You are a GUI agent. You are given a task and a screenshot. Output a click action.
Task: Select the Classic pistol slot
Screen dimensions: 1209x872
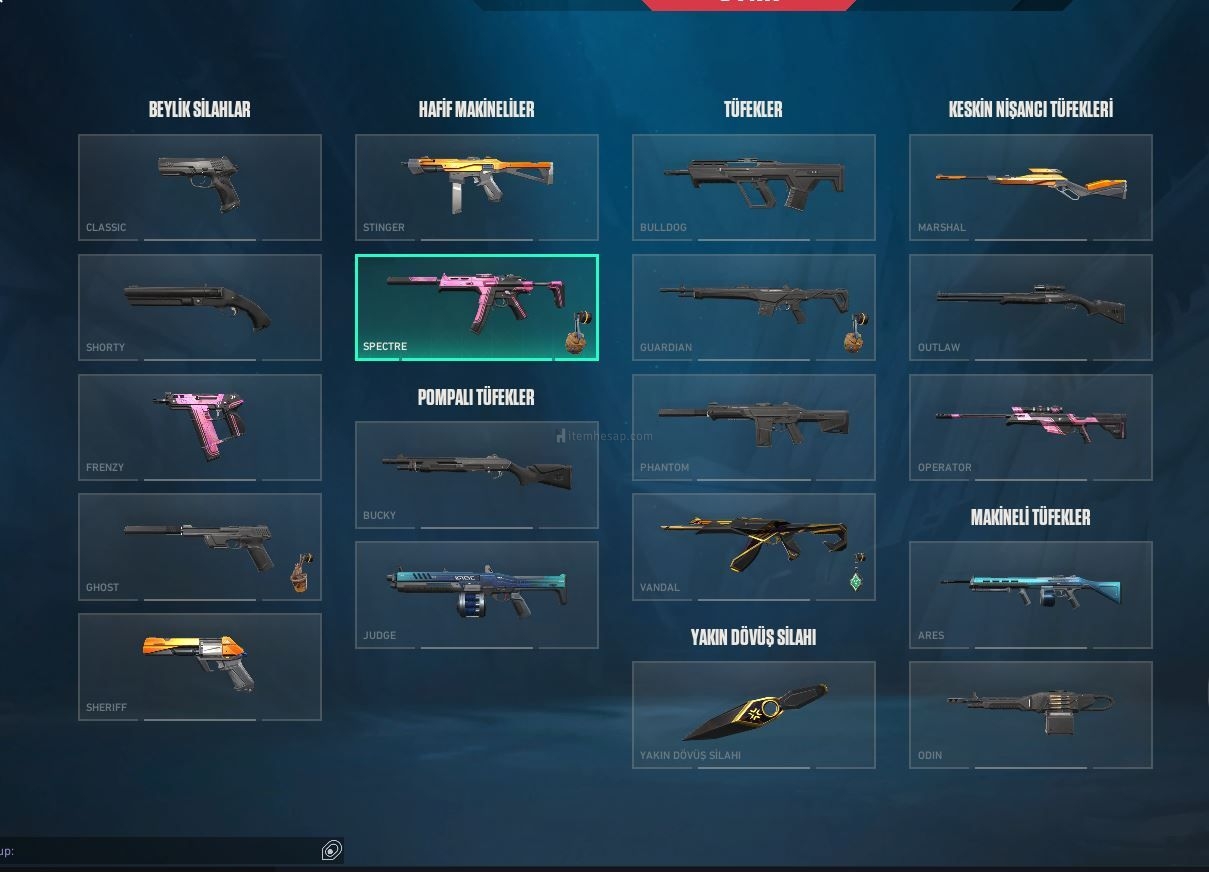coord(200,187)
